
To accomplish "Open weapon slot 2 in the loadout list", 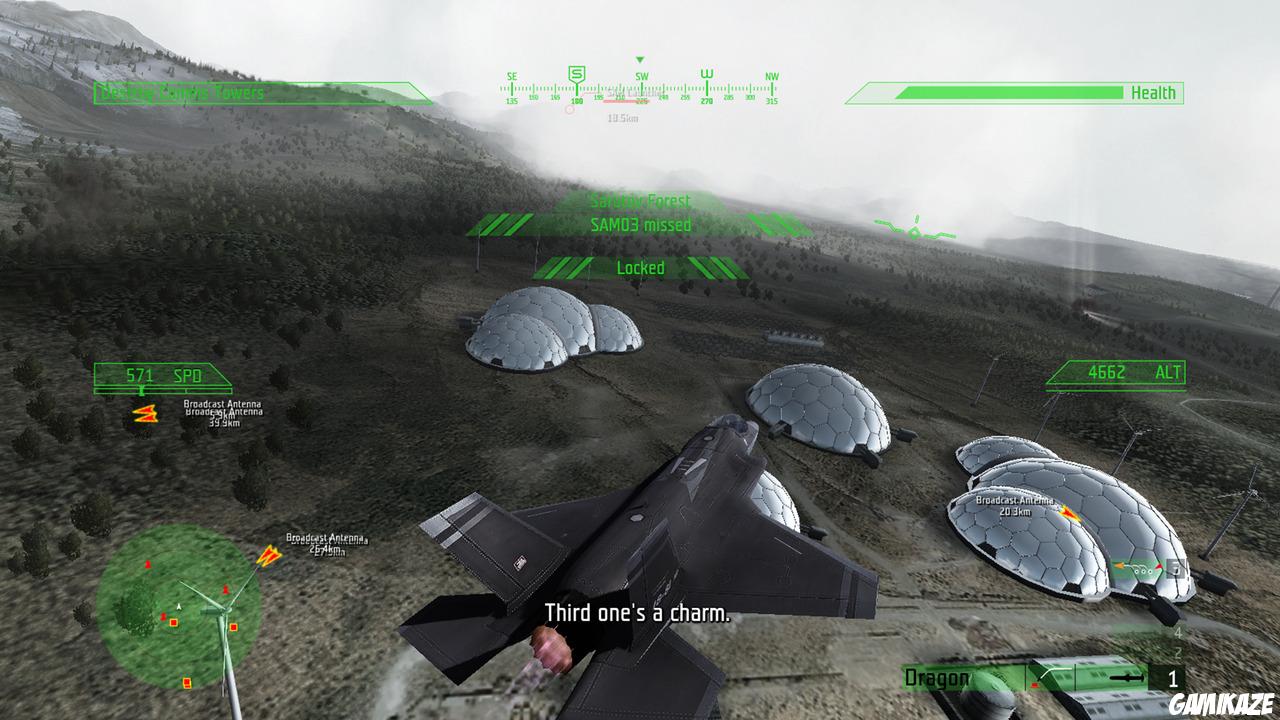I will [1177, 652].
